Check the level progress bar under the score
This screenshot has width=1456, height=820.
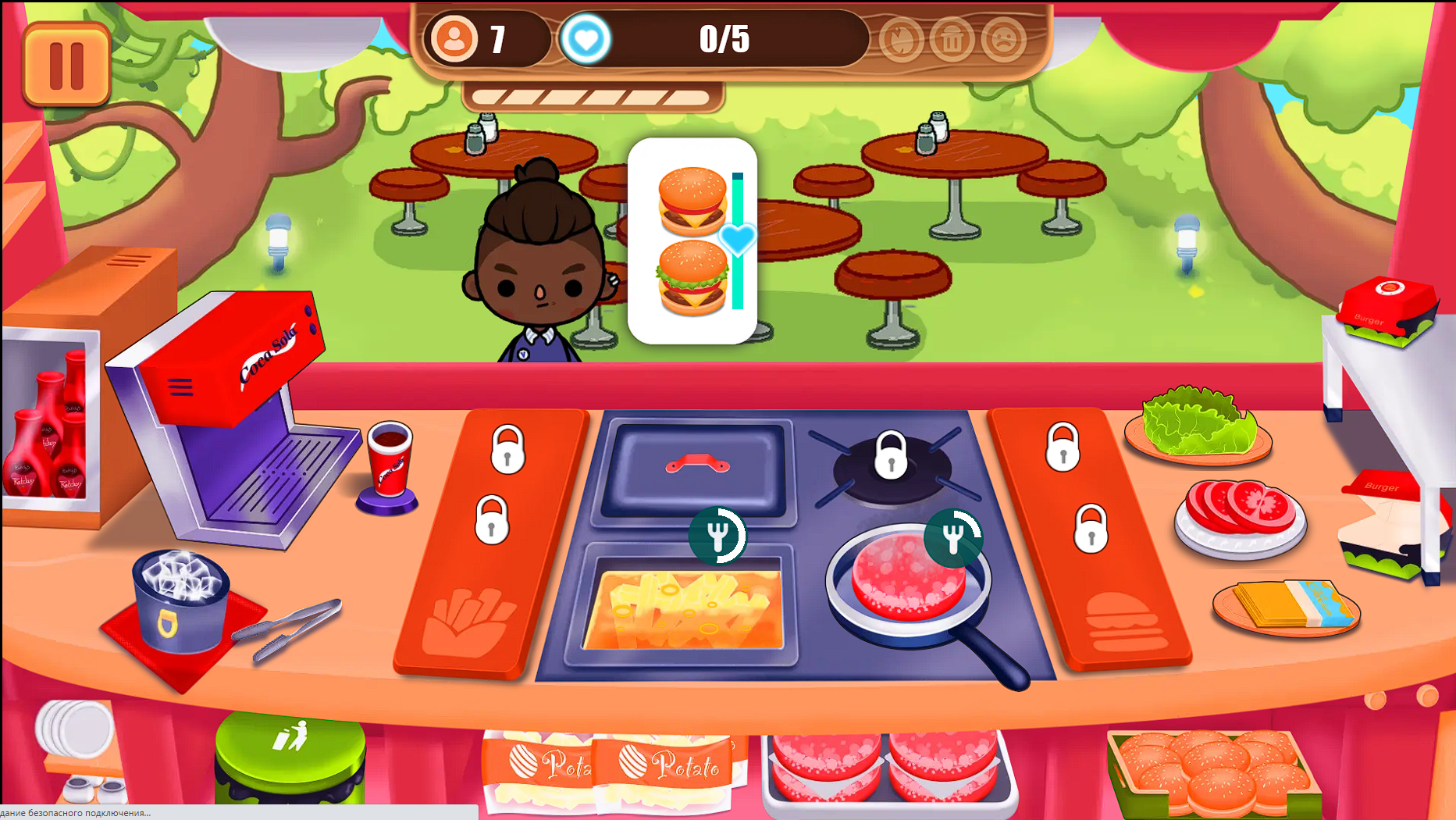coord(593,96)
